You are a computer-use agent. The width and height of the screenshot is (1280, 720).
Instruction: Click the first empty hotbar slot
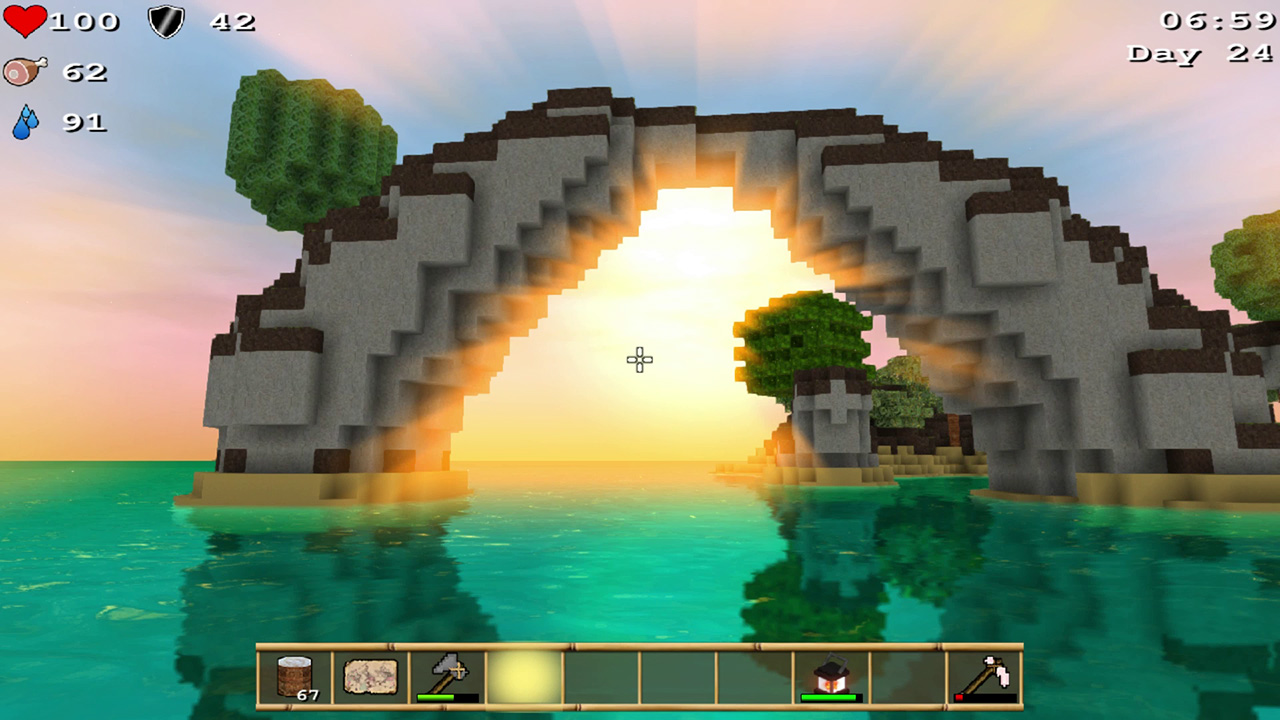point(601,676)
